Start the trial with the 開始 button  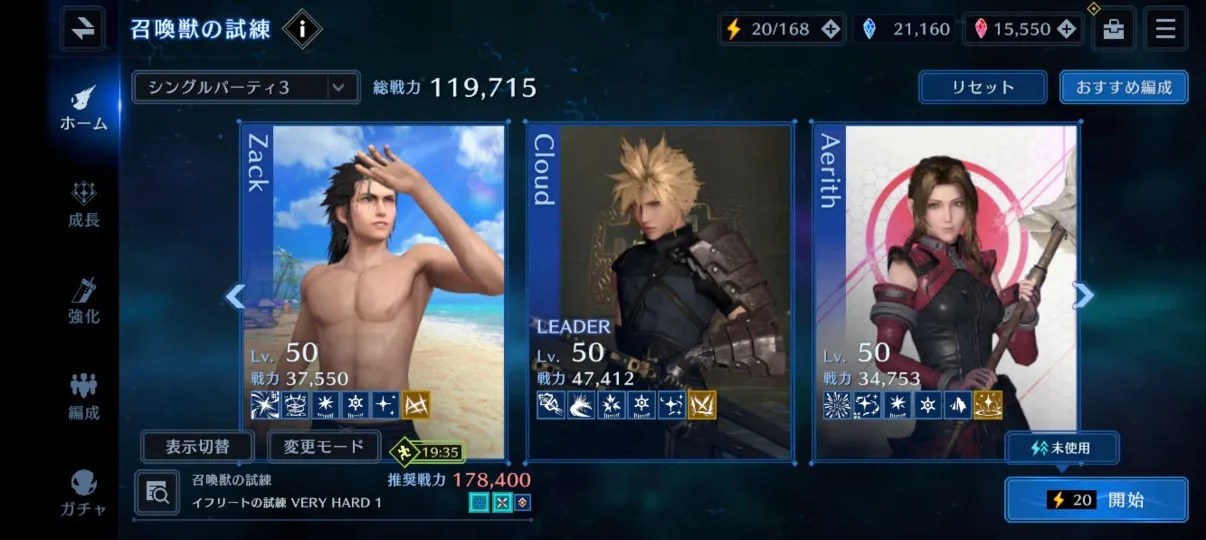[x=1096, y=499]
